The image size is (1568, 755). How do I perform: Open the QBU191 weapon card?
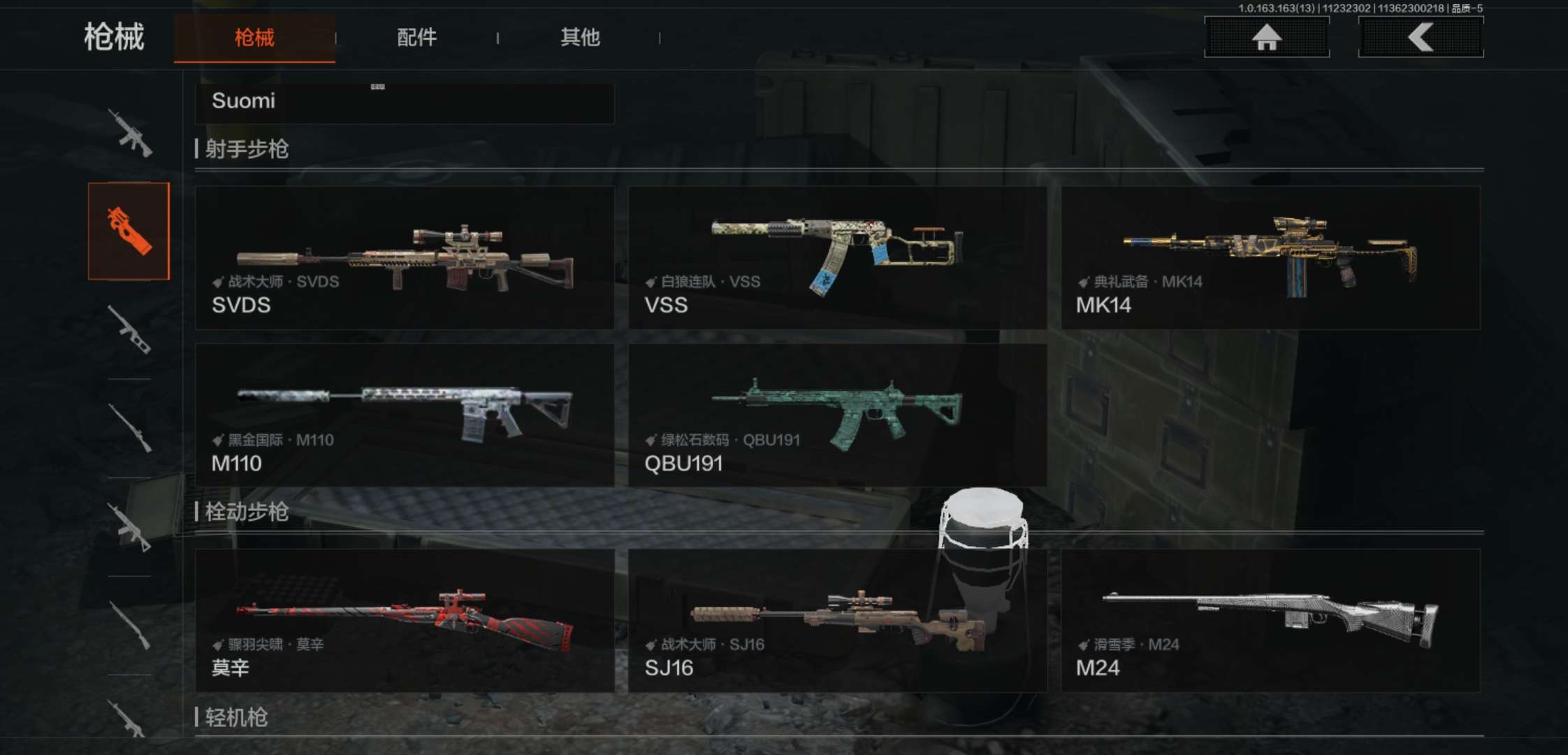[837, 415]
